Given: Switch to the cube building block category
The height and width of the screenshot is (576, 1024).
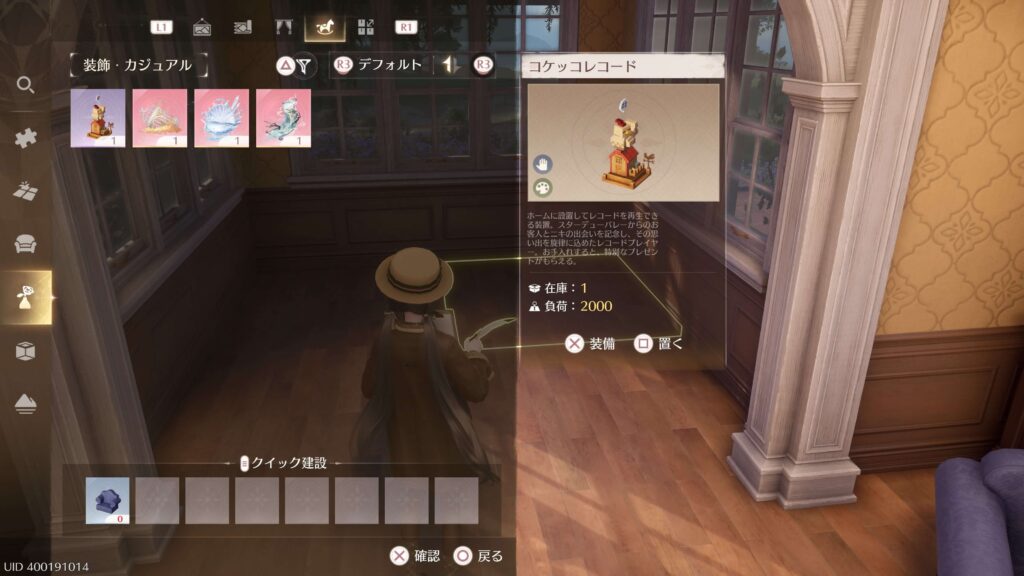Looking at the screenshot, I should [x=26, y=350].
